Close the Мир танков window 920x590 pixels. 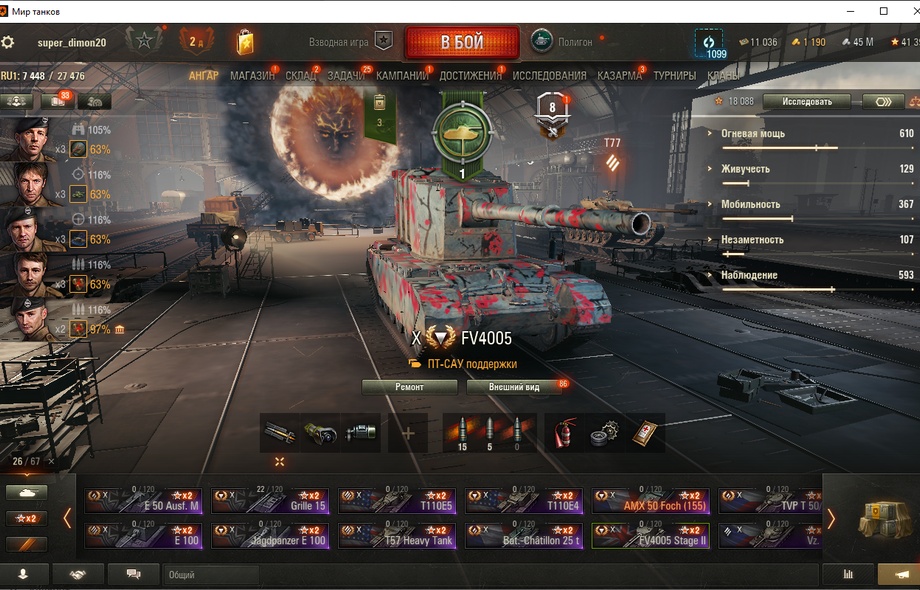[909, 11]
